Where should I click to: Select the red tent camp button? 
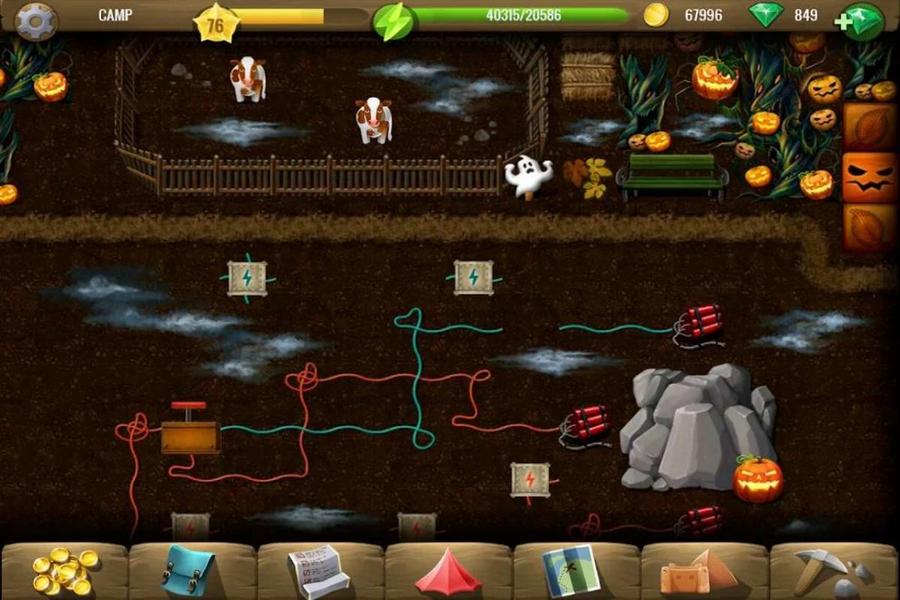pos(448,573)
